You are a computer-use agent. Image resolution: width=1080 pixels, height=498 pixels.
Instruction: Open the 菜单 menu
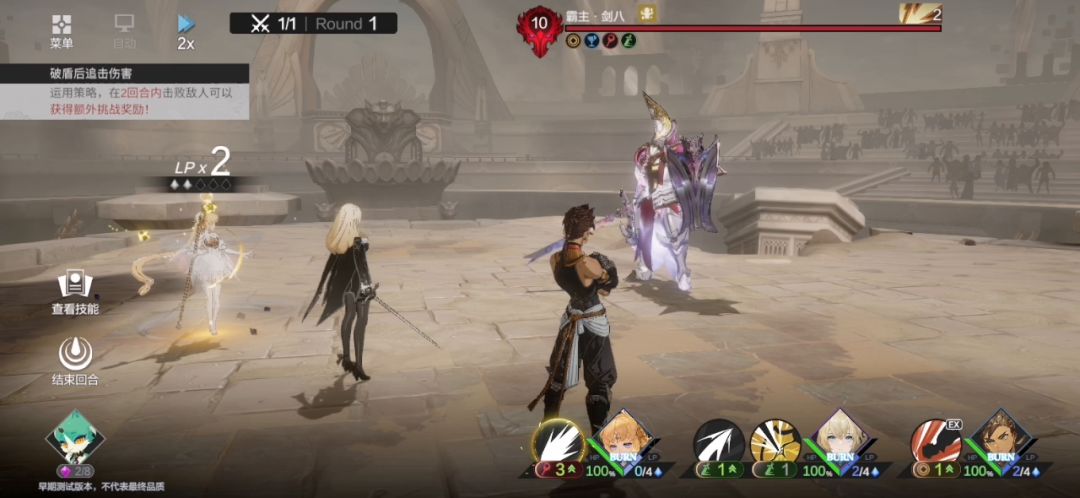coord(62,31)
